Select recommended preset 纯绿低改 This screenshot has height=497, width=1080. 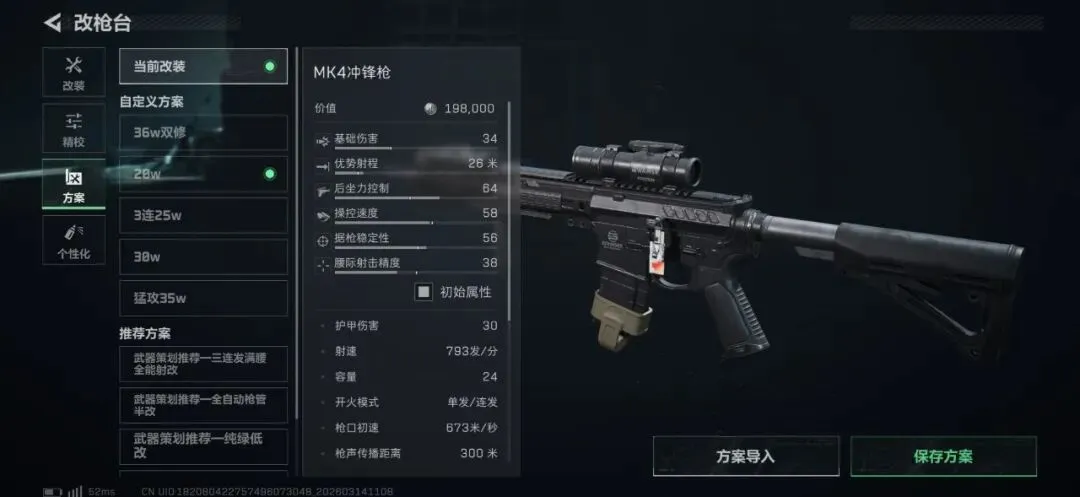[203, 446]
